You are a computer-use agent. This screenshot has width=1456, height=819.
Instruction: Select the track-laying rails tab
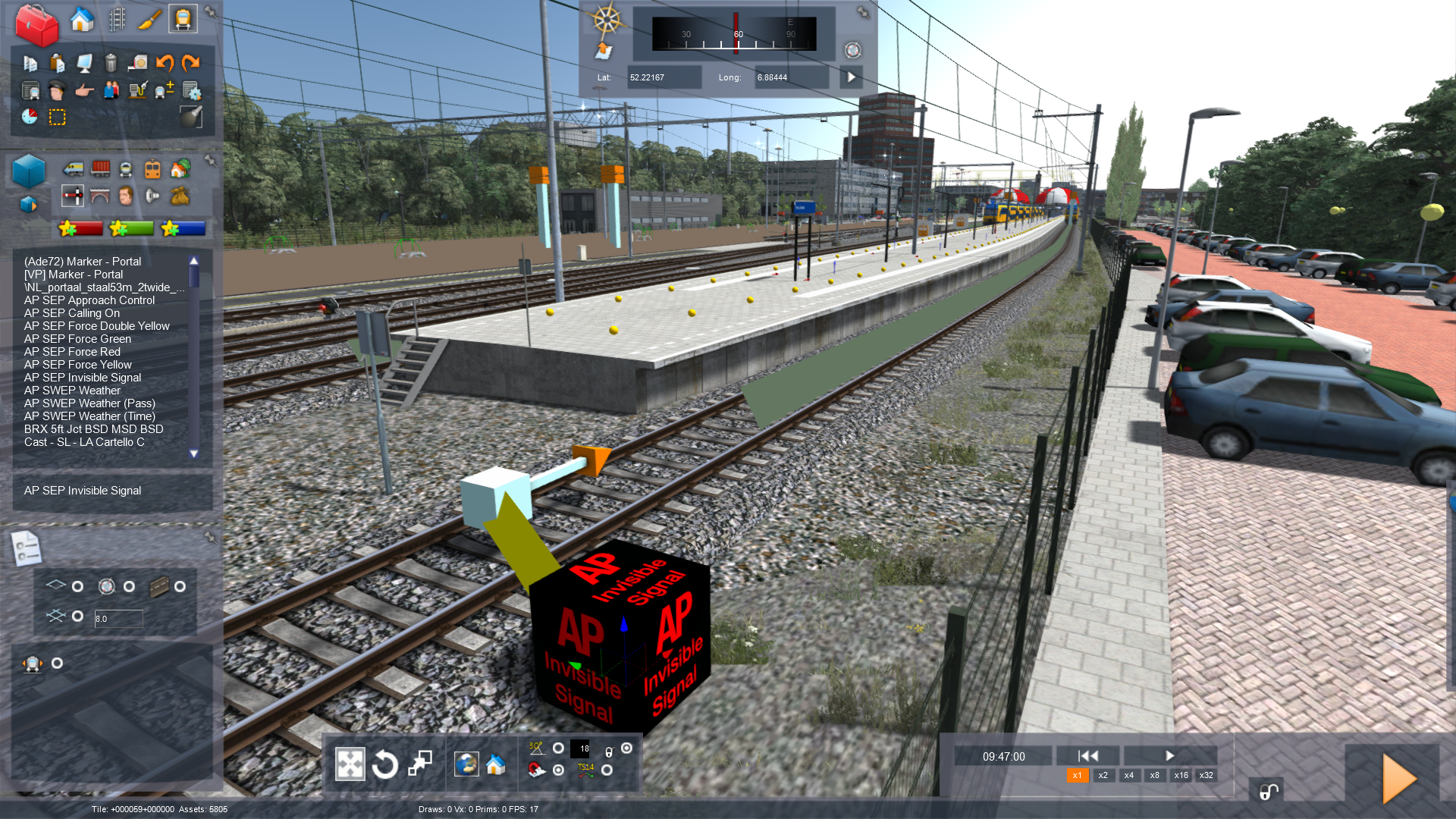(117, 20)
